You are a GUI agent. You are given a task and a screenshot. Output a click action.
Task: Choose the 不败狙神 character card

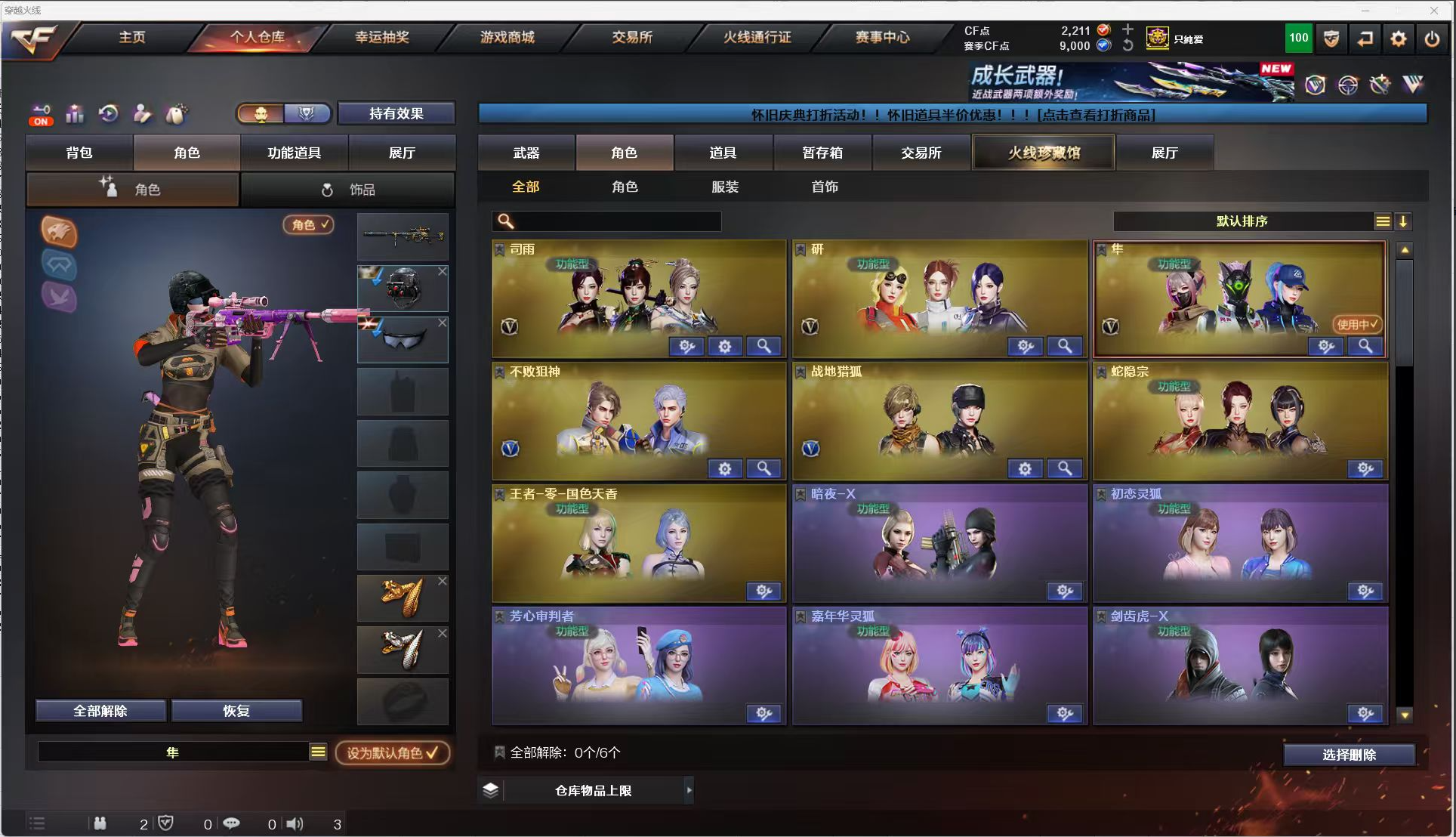click(x=638, y=421)
